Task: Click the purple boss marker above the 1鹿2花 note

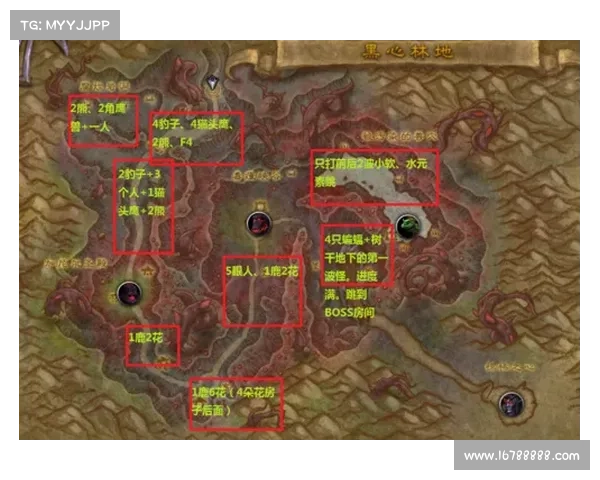Action: tap(128, 293)
